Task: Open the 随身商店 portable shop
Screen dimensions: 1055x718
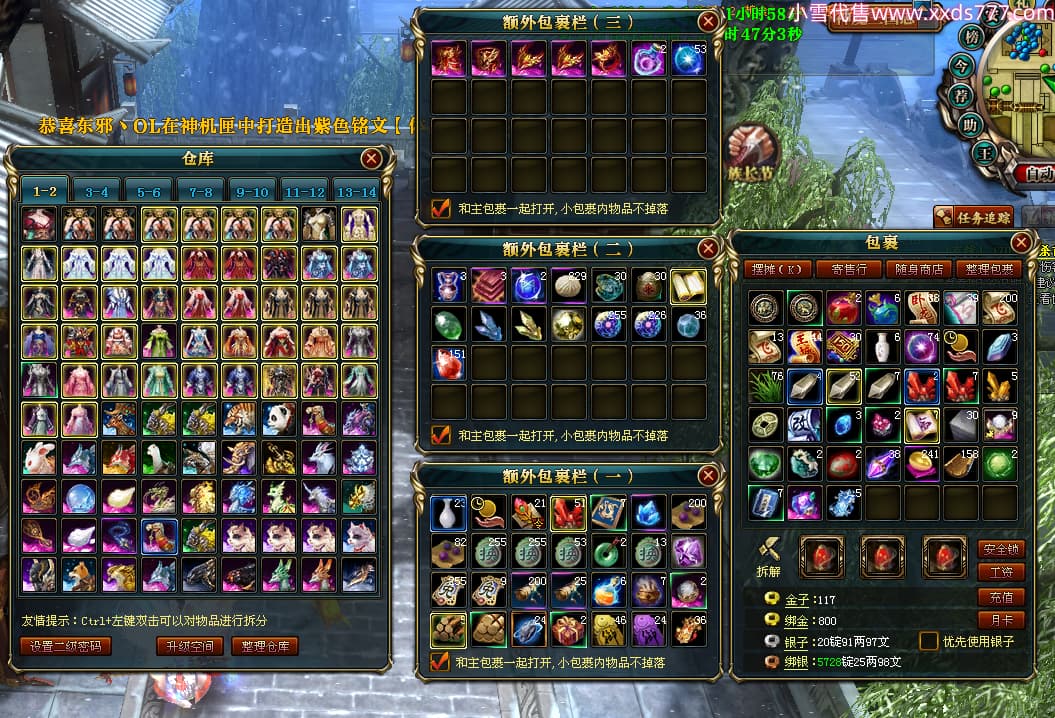Action: [917, 269]
